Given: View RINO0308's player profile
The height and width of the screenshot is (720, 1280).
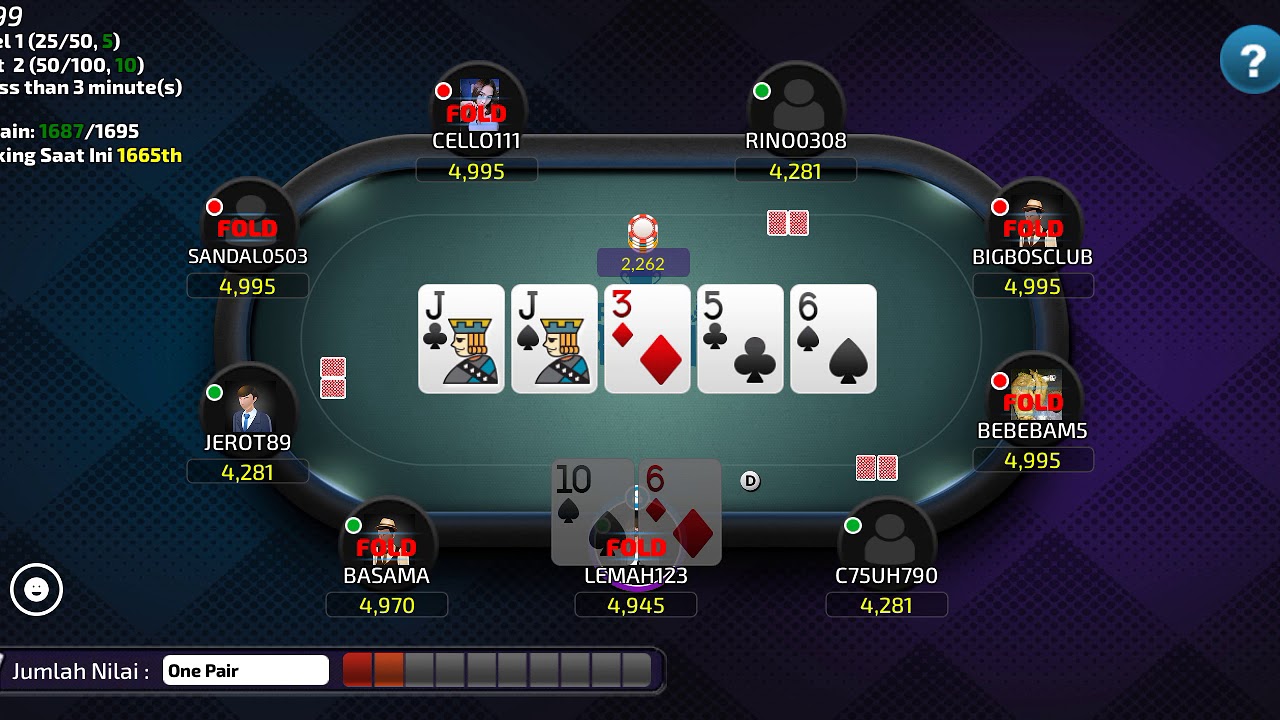Looking at the screenshot, I should (797, 105).
